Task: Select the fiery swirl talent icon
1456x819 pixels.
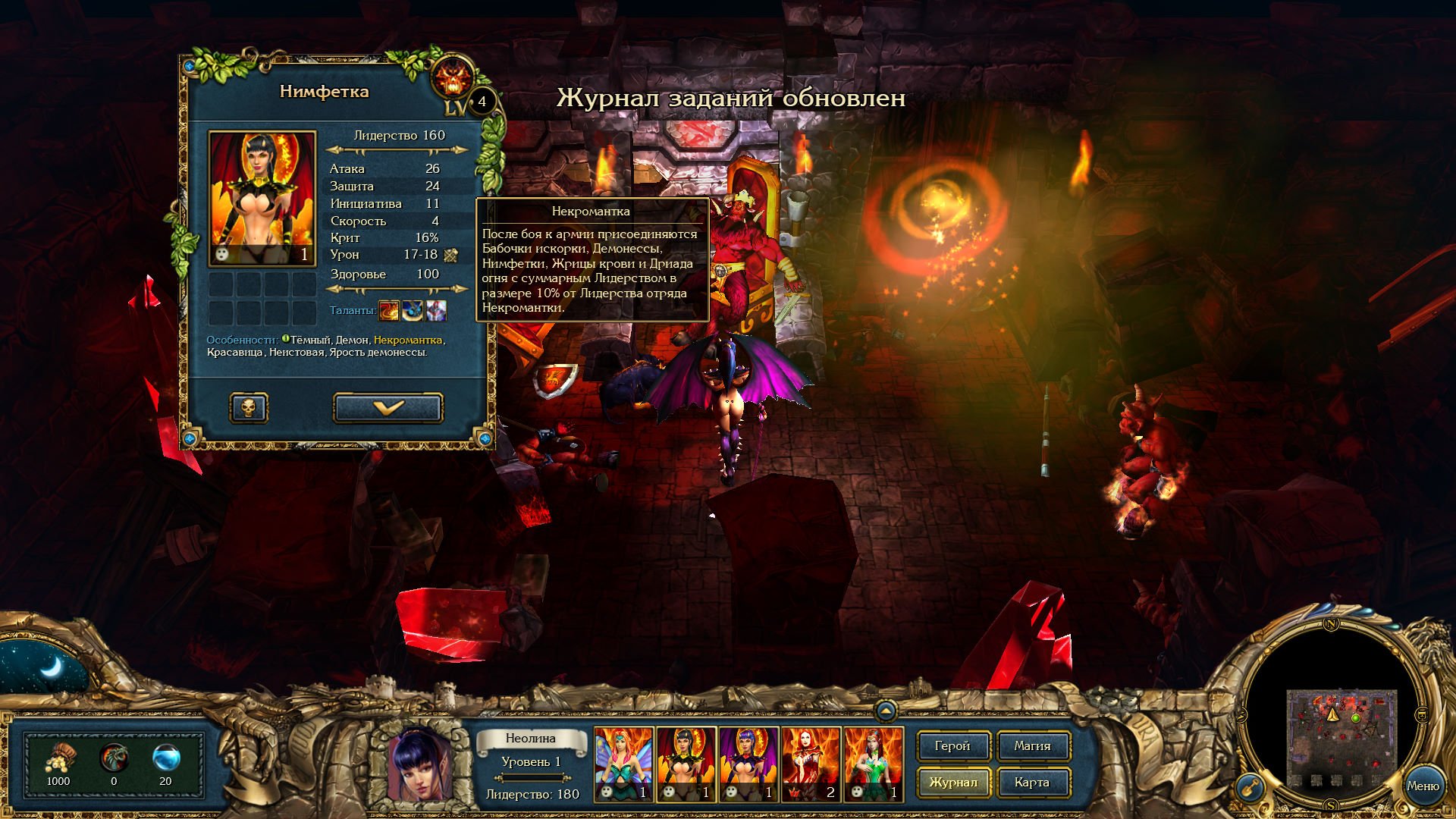Action: point(389,310)
